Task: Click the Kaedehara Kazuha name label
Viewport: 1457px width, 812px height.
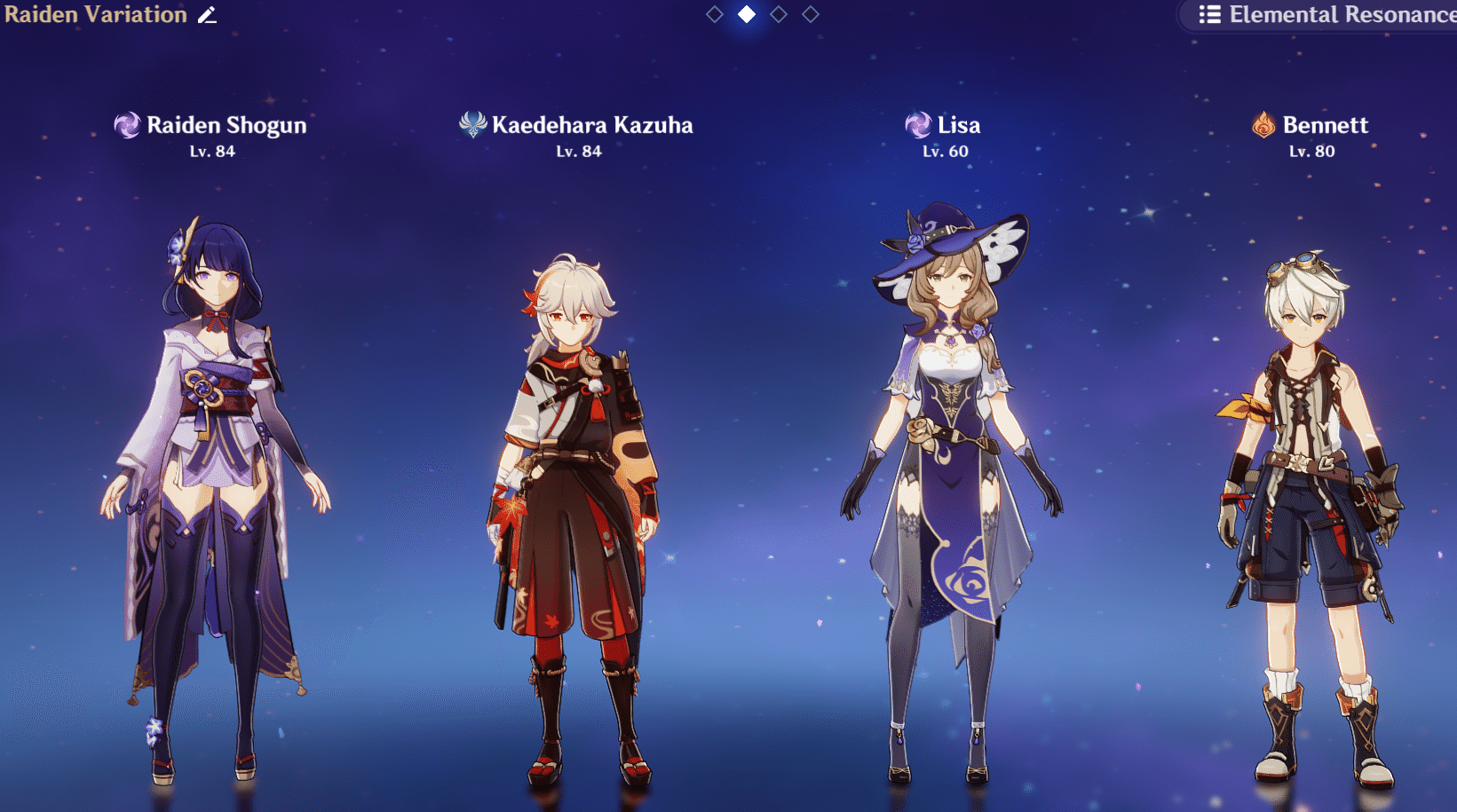Action: (x=593, y=125)
